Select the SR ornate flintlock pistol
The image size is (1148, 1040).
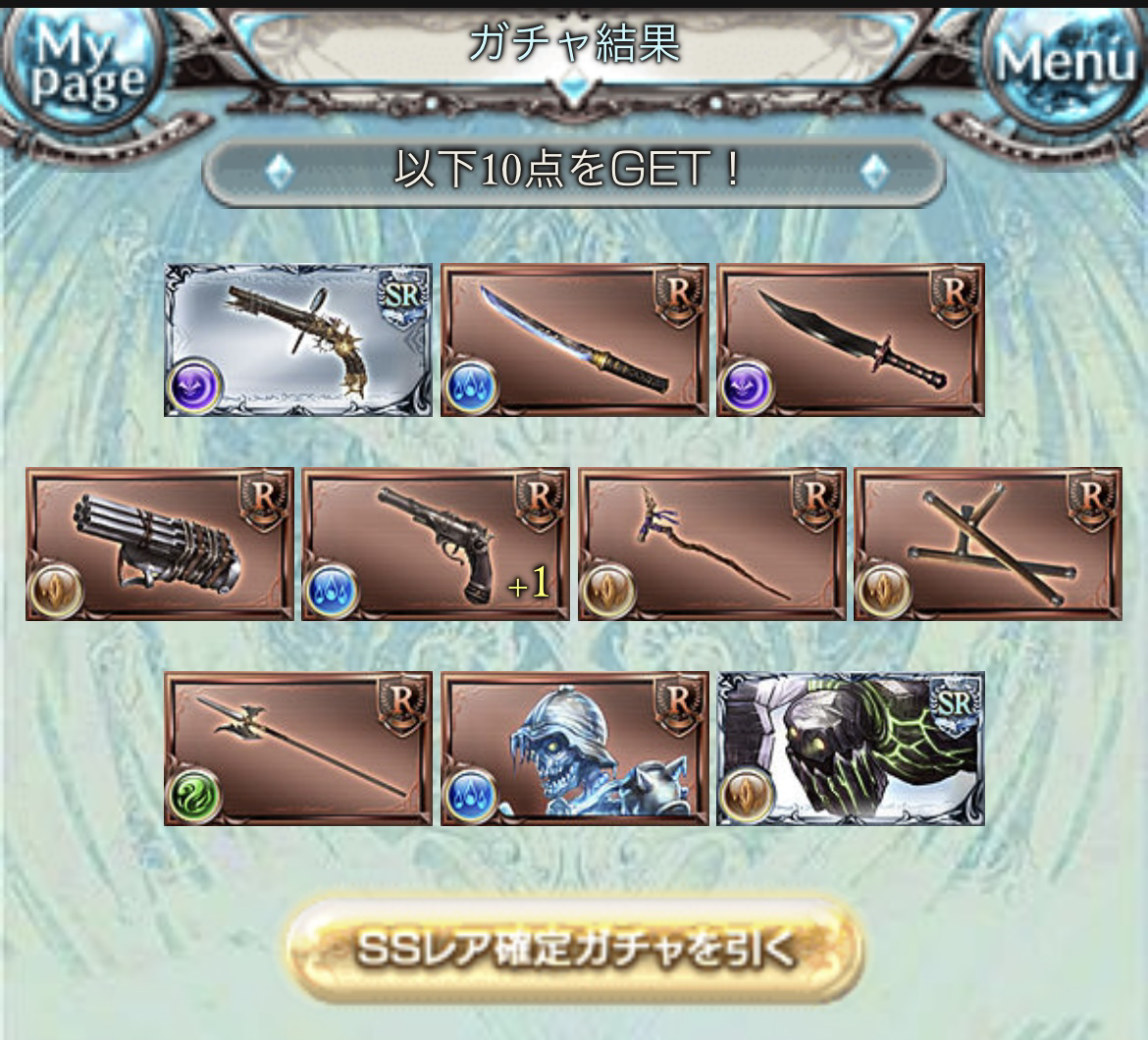point(297,339)
